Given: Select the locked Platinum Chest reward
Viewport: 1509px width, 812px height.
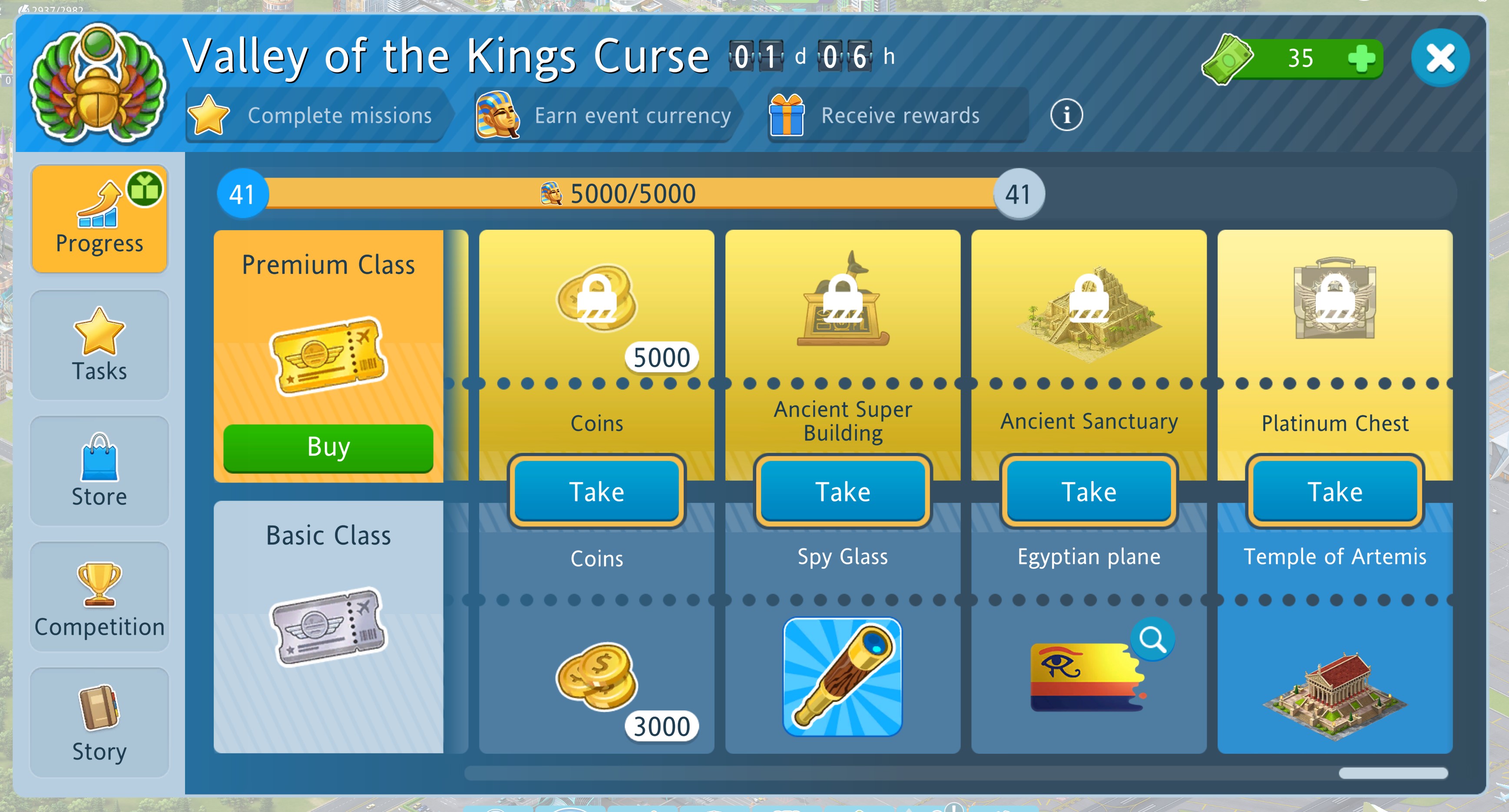Looking at the screenshot, I should click(x=1334, y=299).
